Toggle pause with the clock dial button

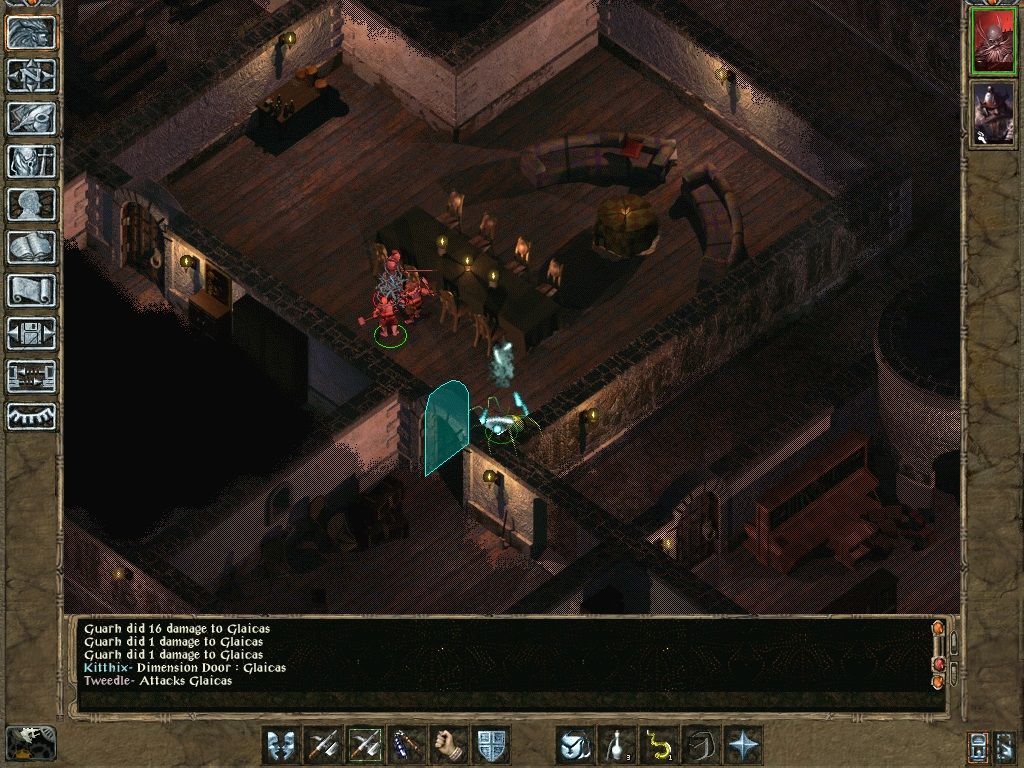tap(31, 416)
